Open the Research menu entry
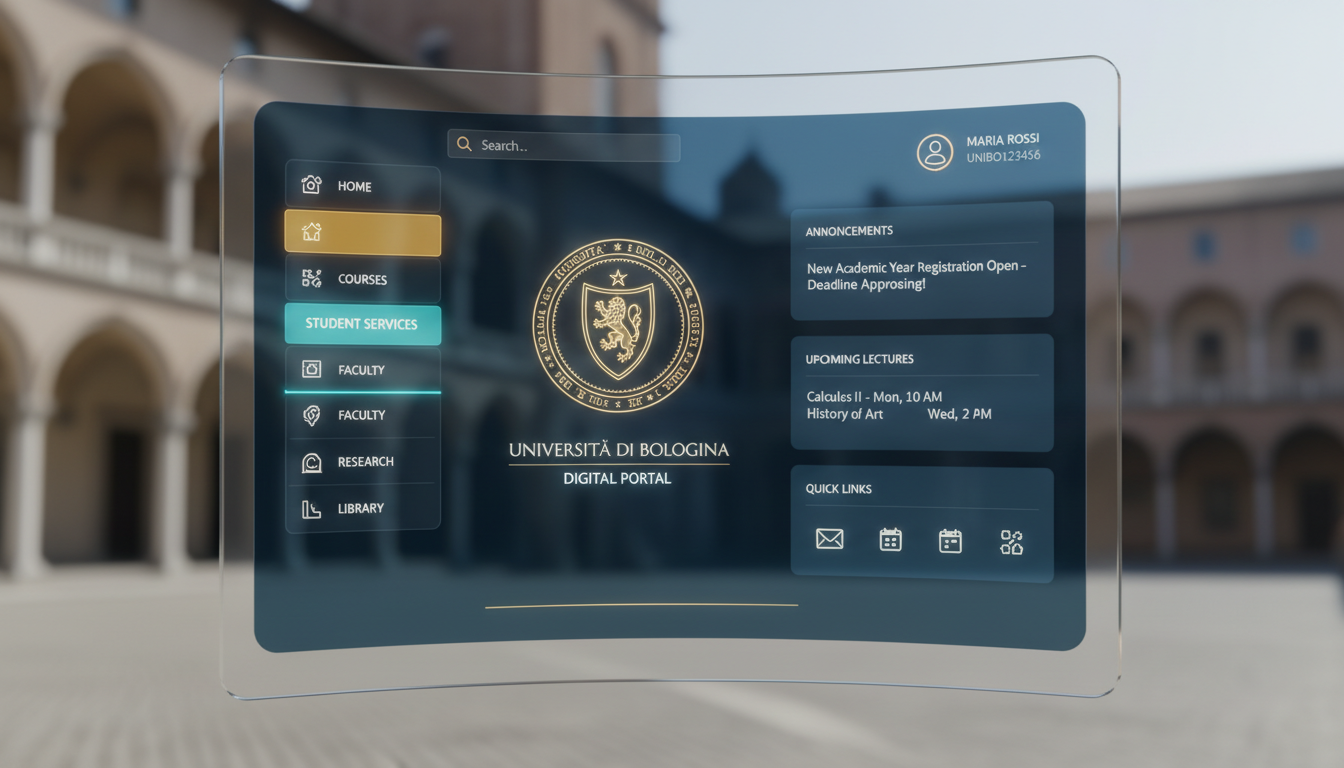1344x768 pixels. (x=362, y=462)
